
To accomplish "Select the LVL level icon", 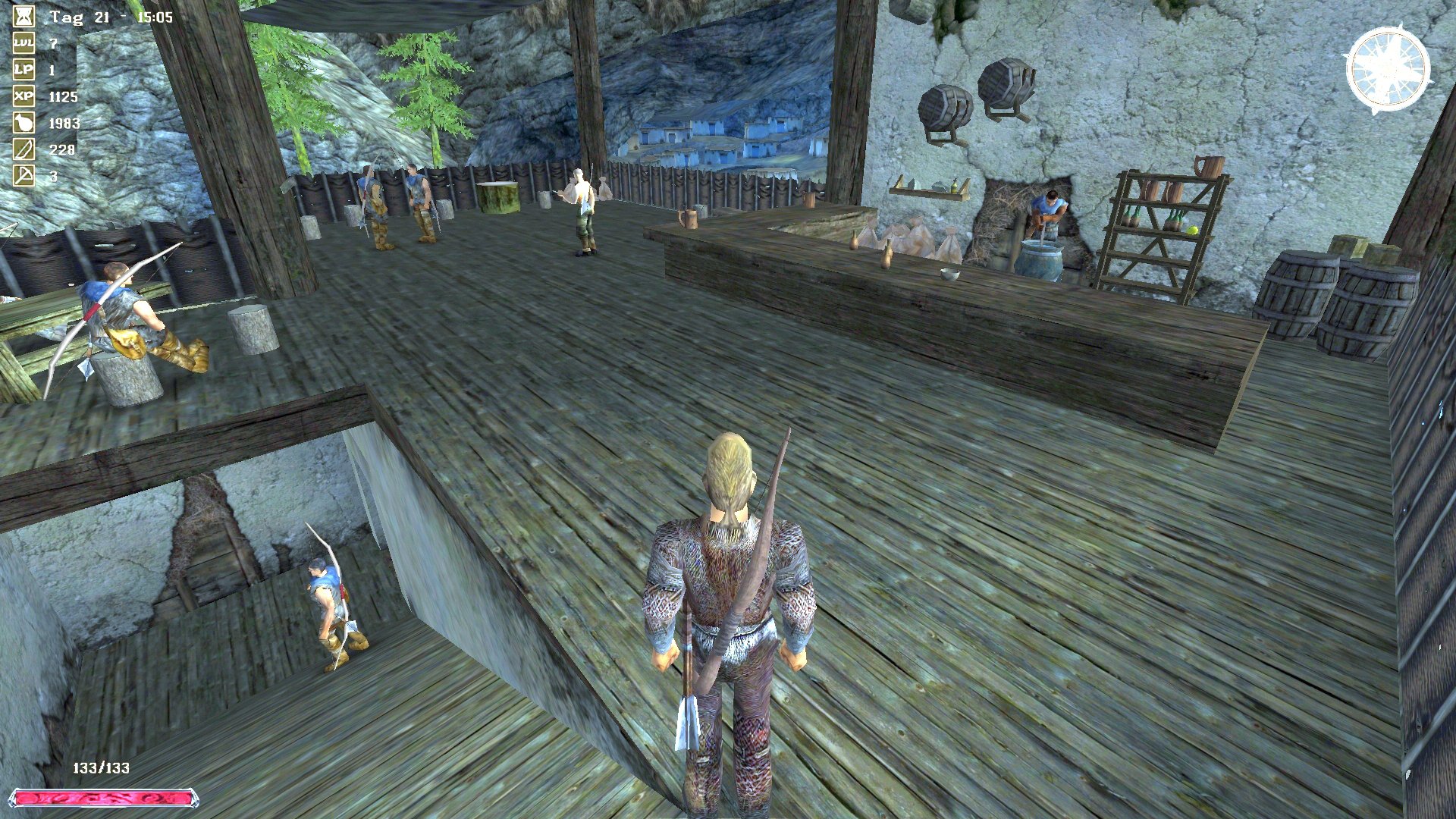I will click(24, 44).
